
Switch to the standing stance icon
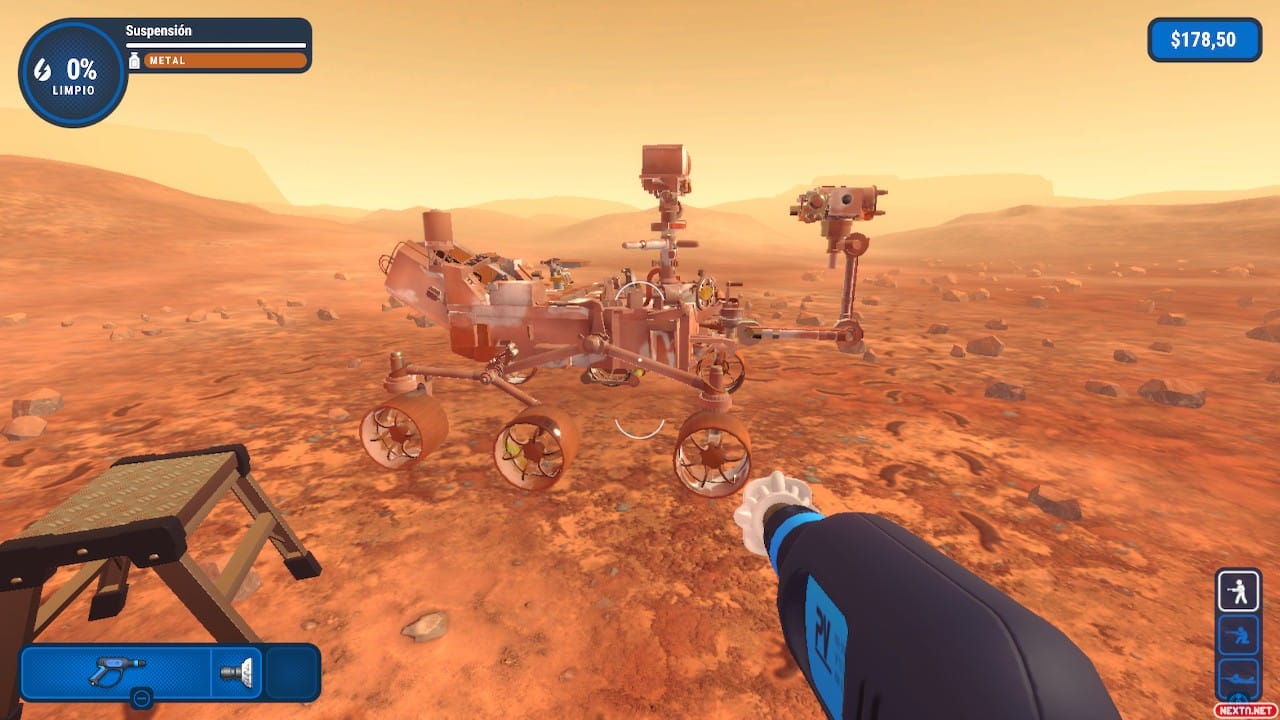tap(1238, 591)
